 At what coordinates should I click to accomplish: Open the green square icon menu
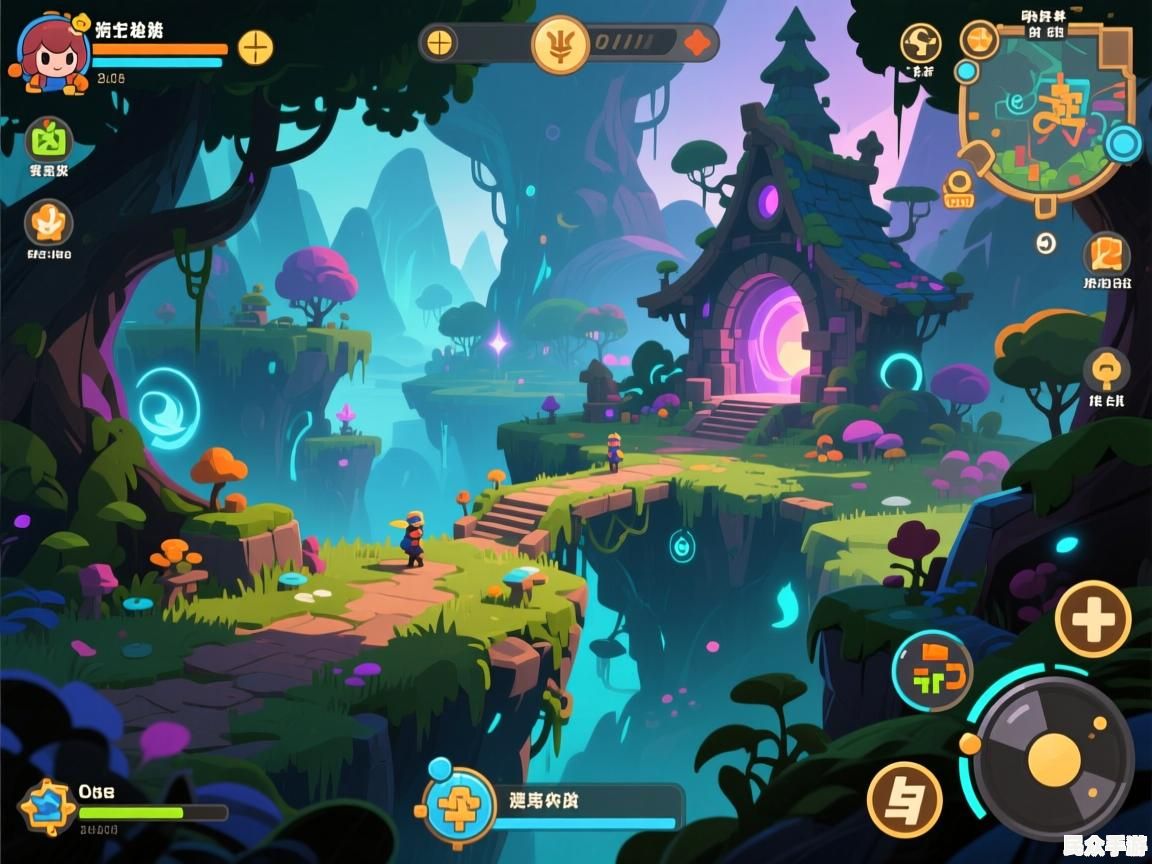(x=48, y=139)
